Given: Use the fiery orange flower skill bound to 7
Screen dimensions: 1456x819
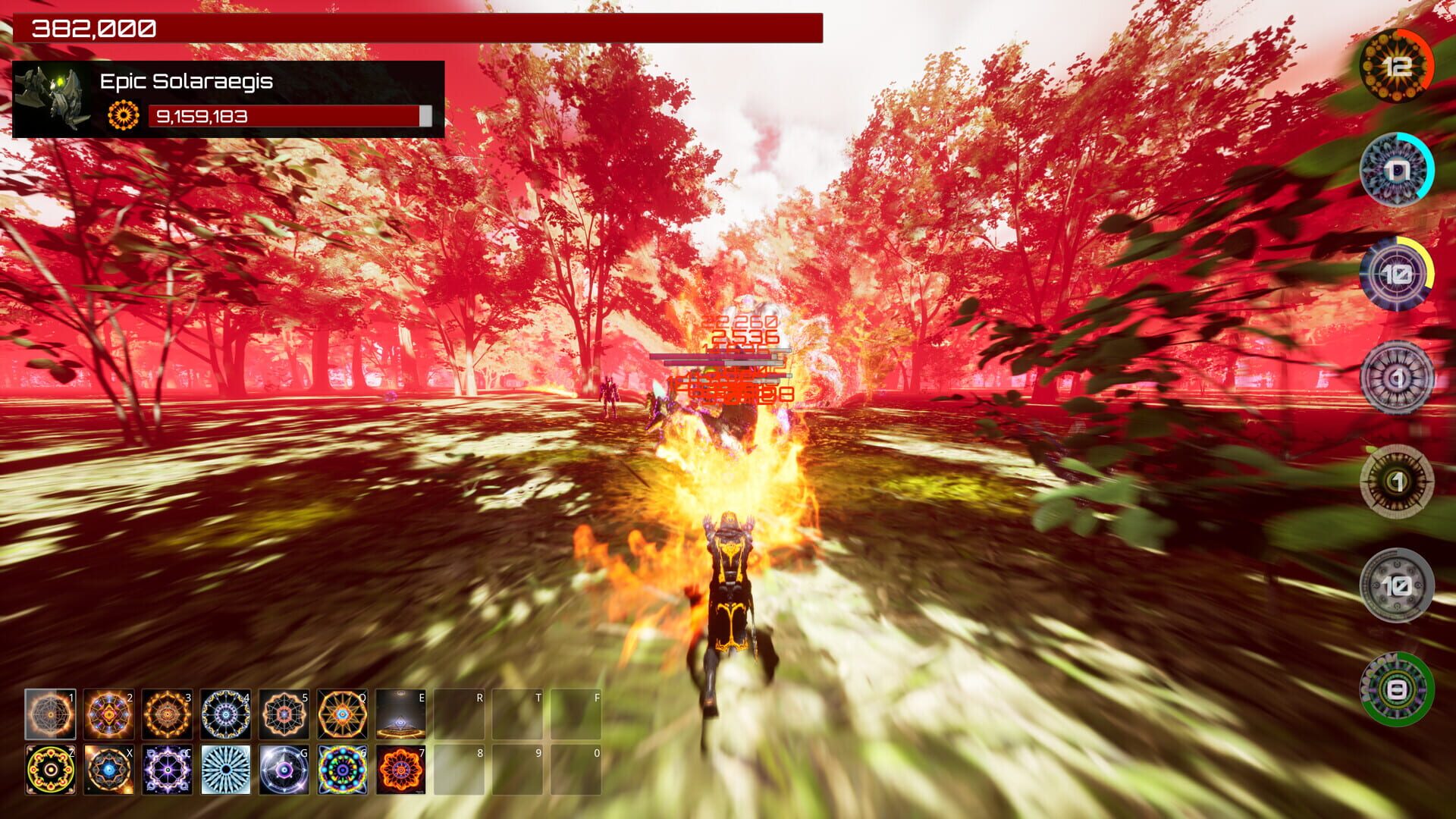Looking at the screenshot, I should [400, 770].
